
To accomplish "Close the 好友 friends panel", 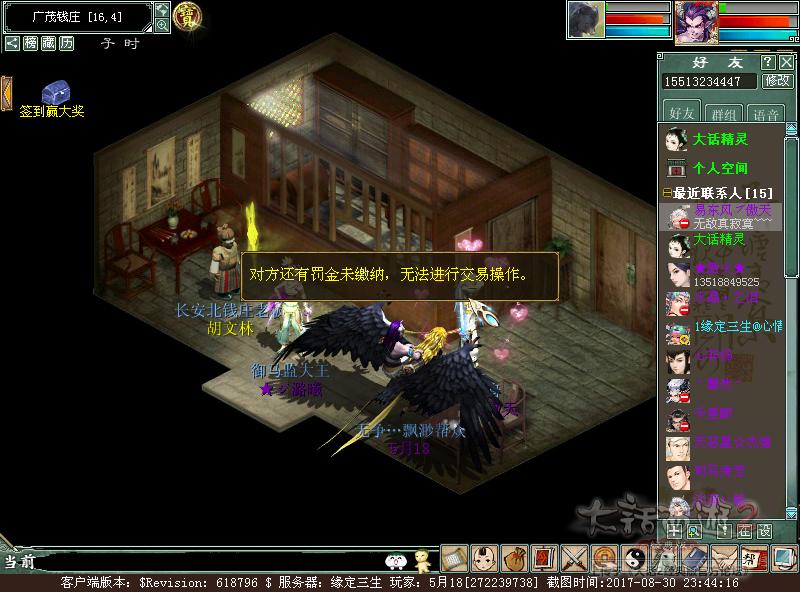I will click(787, 62).
